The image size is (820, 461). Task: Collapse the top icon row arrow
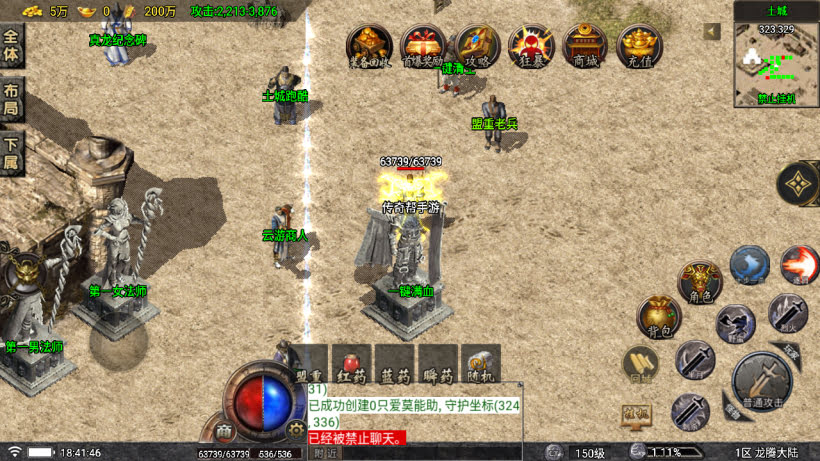(x=712, y=32)
